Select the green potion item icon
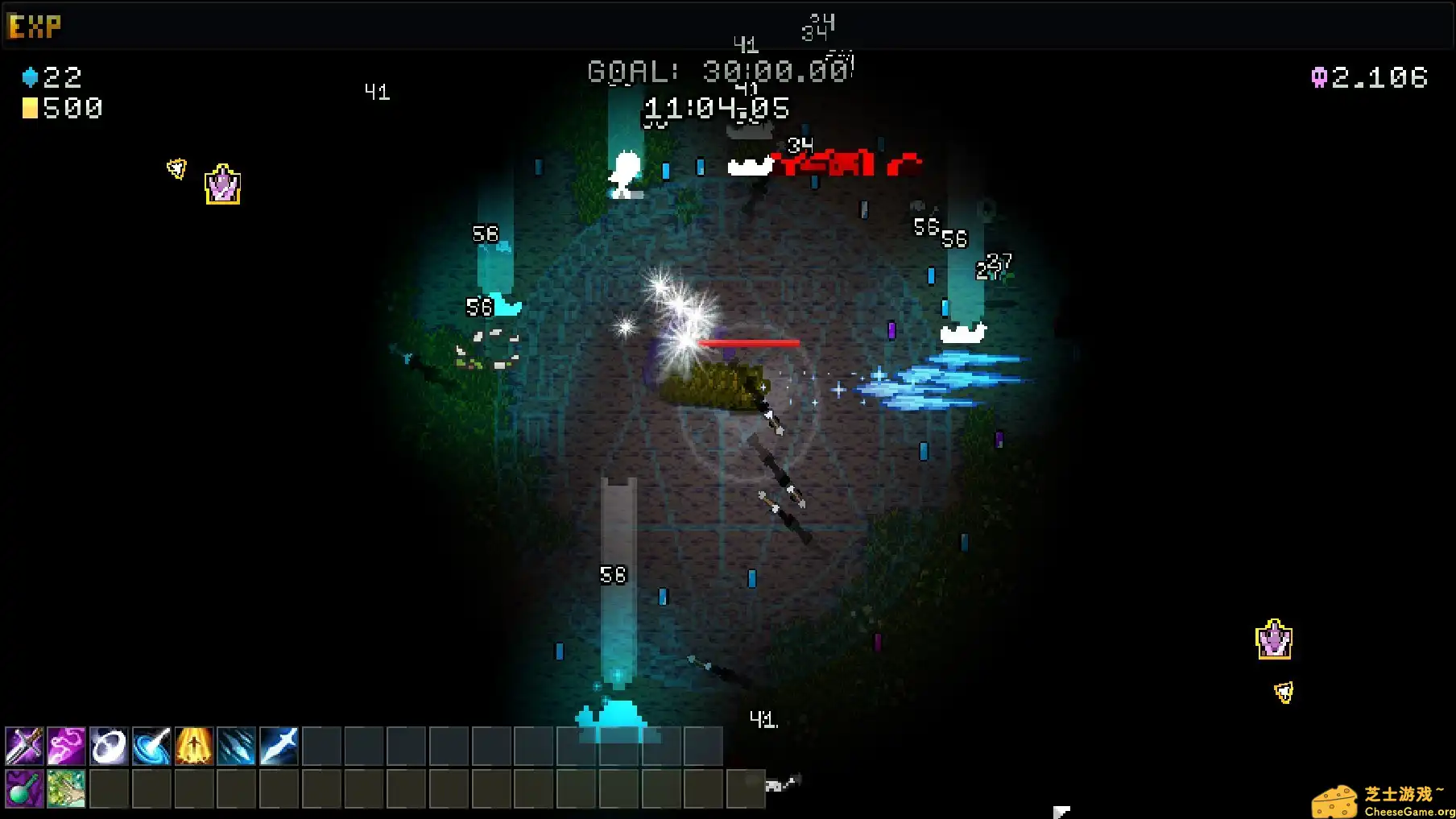This screenshot has height=819, width=1456. (23, 789)
